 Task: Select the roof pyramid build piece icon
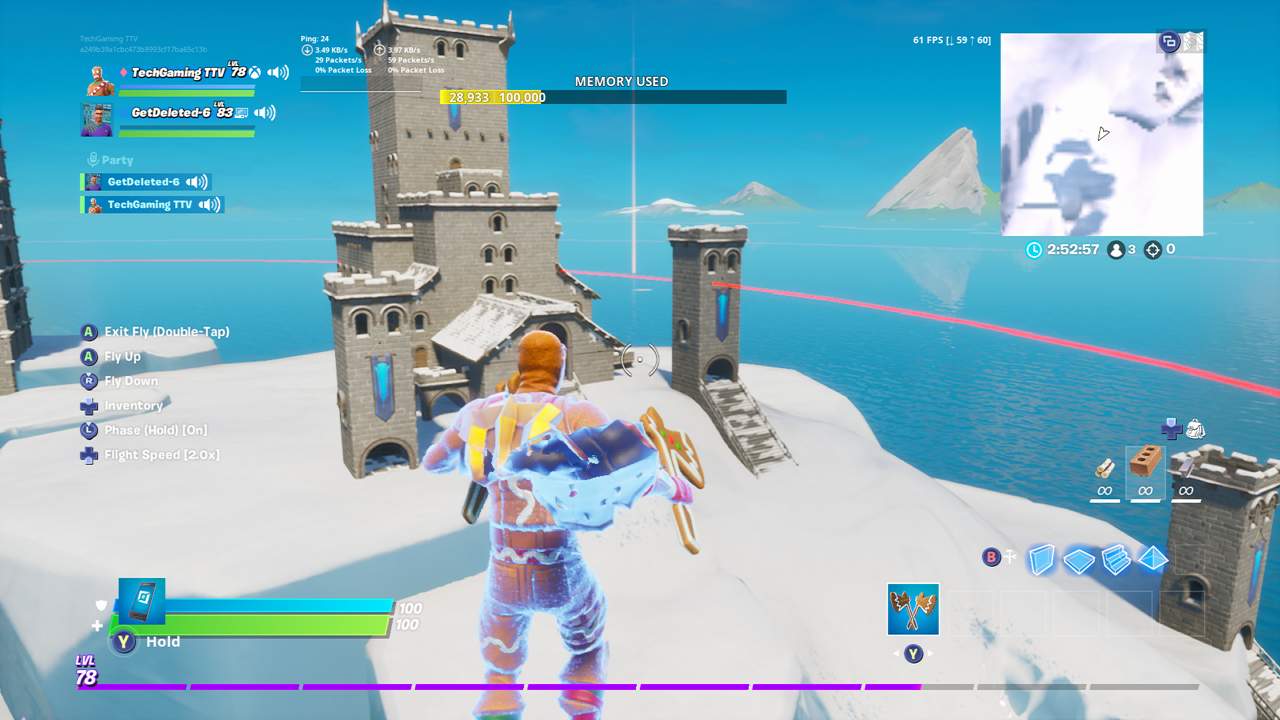(x=1152, y=560)
